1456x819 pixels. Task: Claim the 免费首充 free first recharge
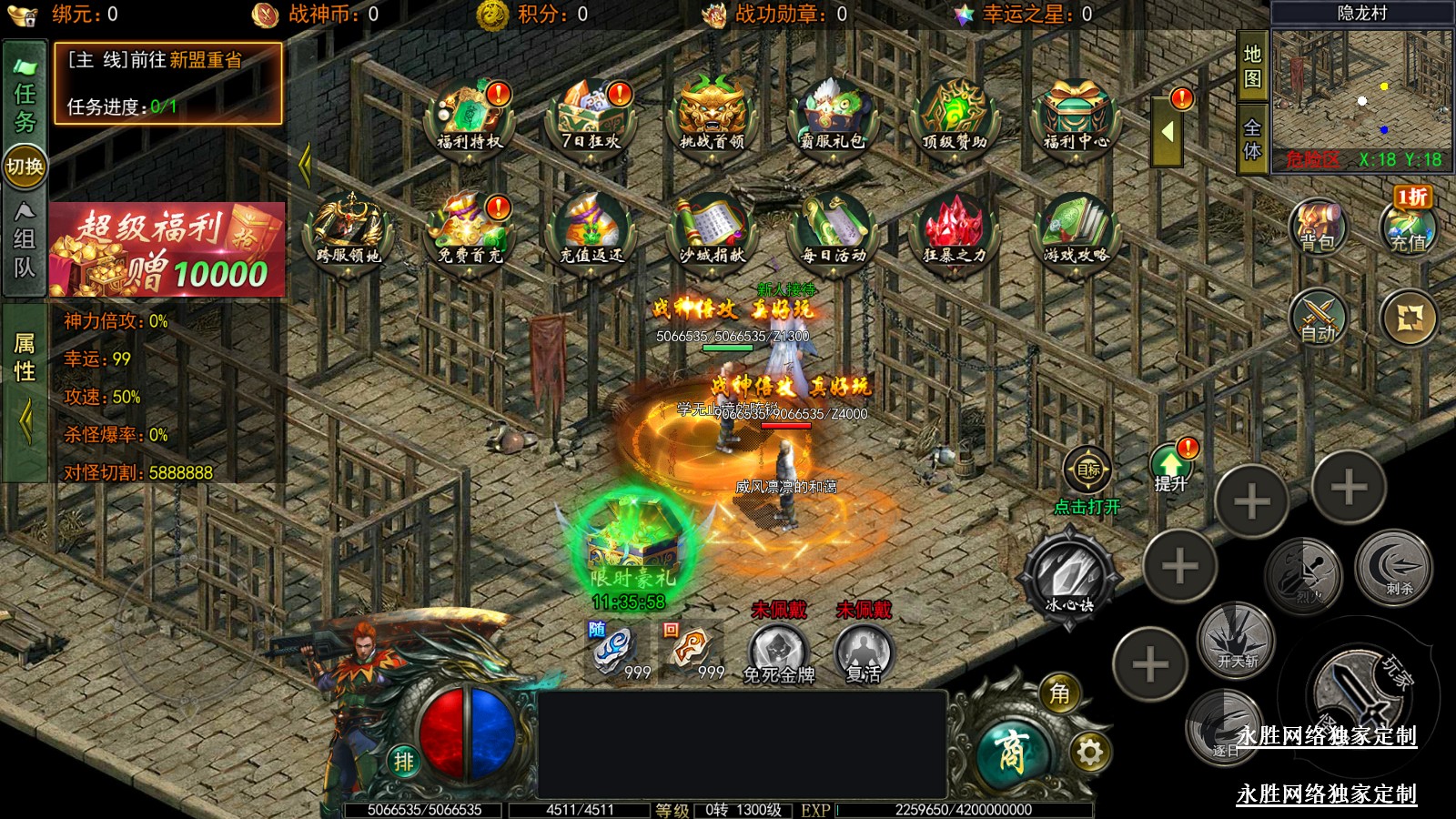pyautogui.click(x=470, y=230)
